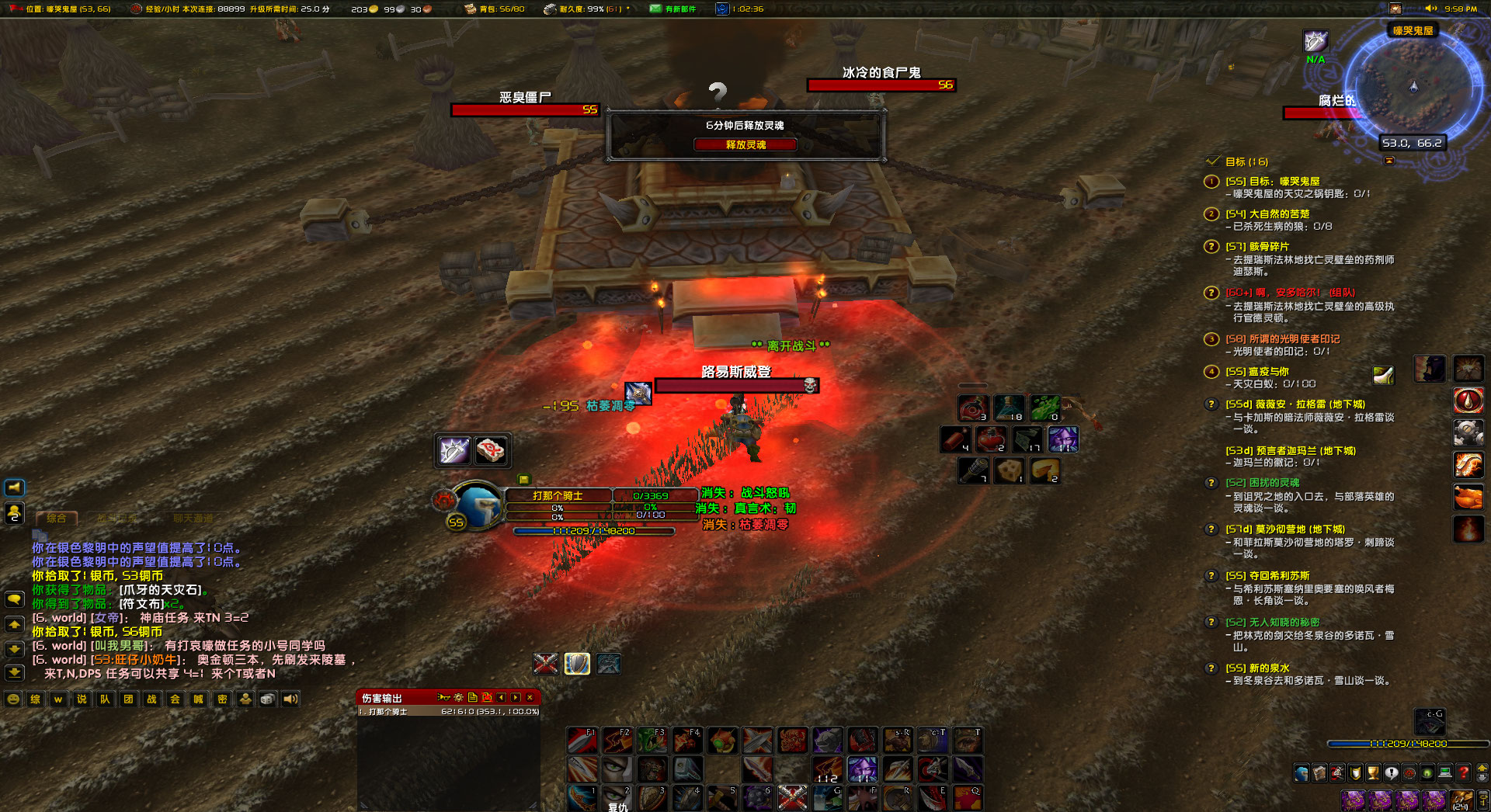Click the 有新邮件 new mail notification
Screen dimensions: 1491x812
(673, 9)
